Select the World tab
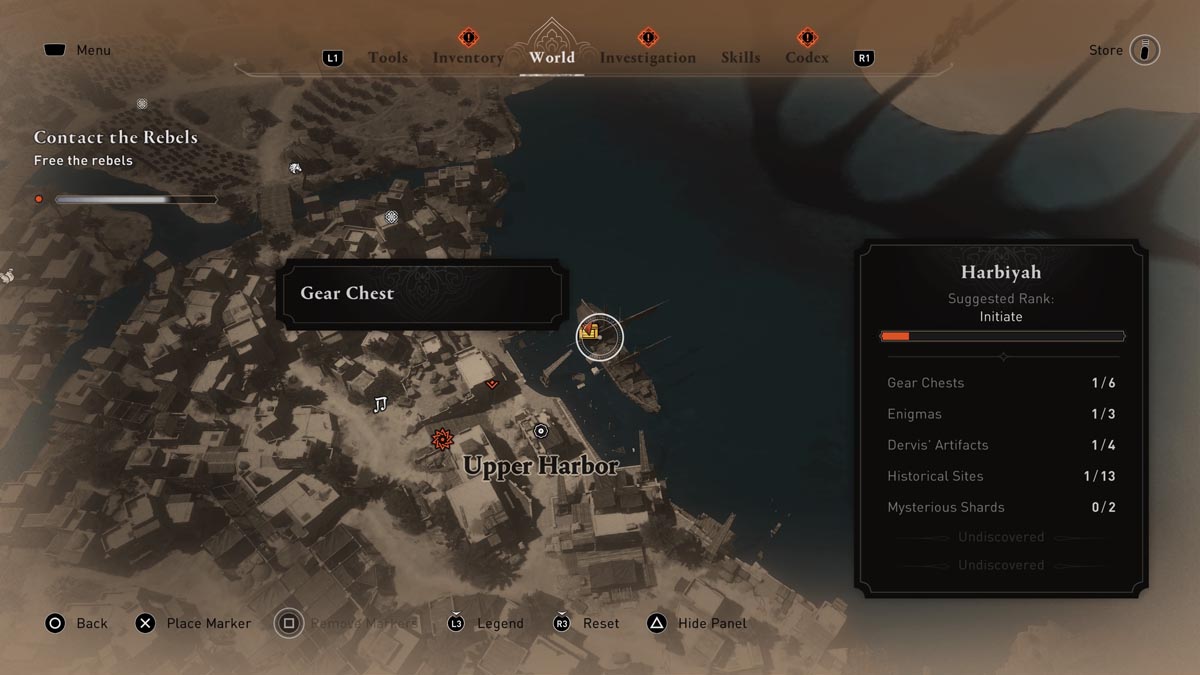 click(552, 58)
